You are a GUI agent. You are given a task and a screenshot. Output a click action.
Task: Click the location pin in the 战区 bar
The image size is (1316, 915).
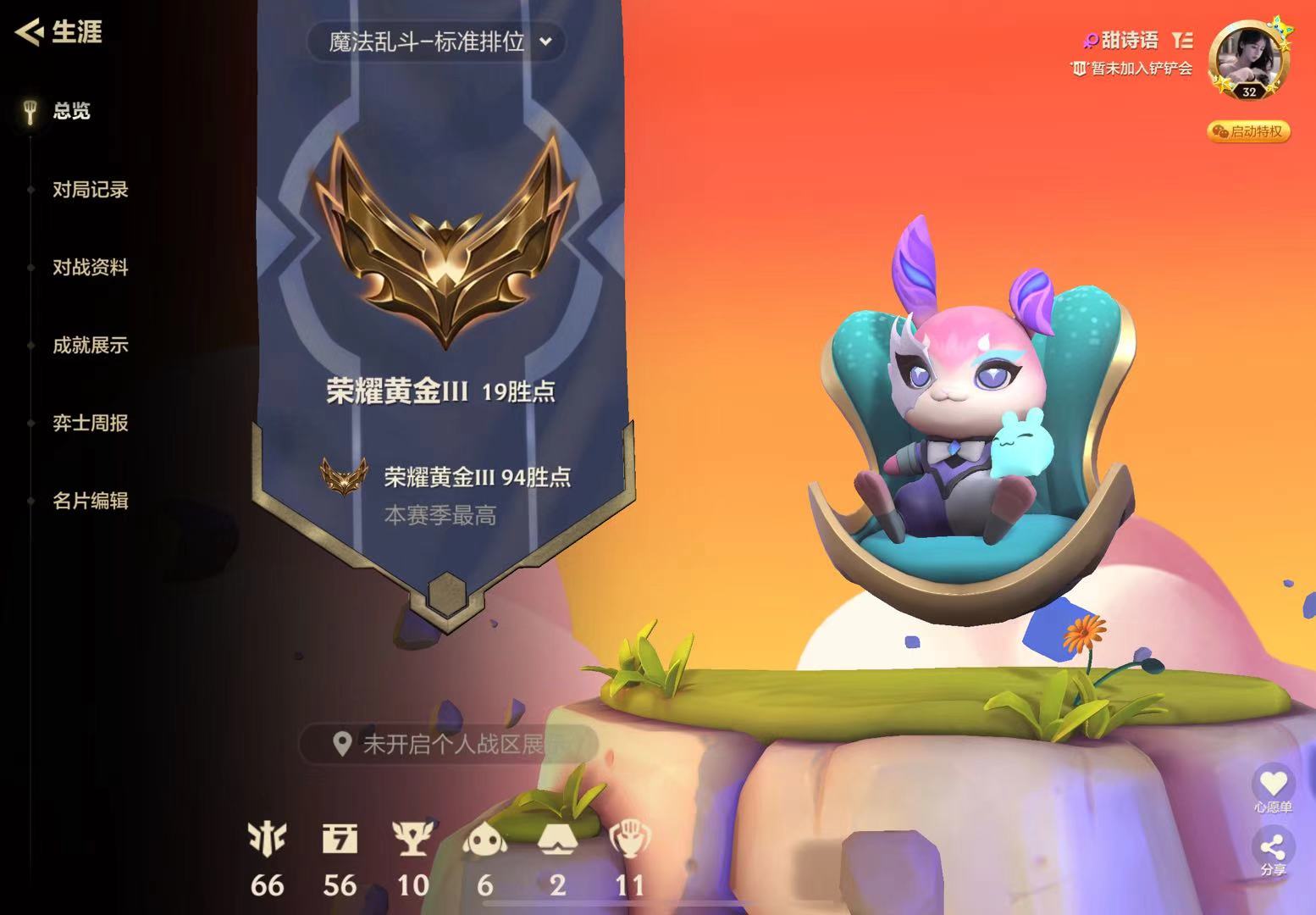[x=342, y=741]
